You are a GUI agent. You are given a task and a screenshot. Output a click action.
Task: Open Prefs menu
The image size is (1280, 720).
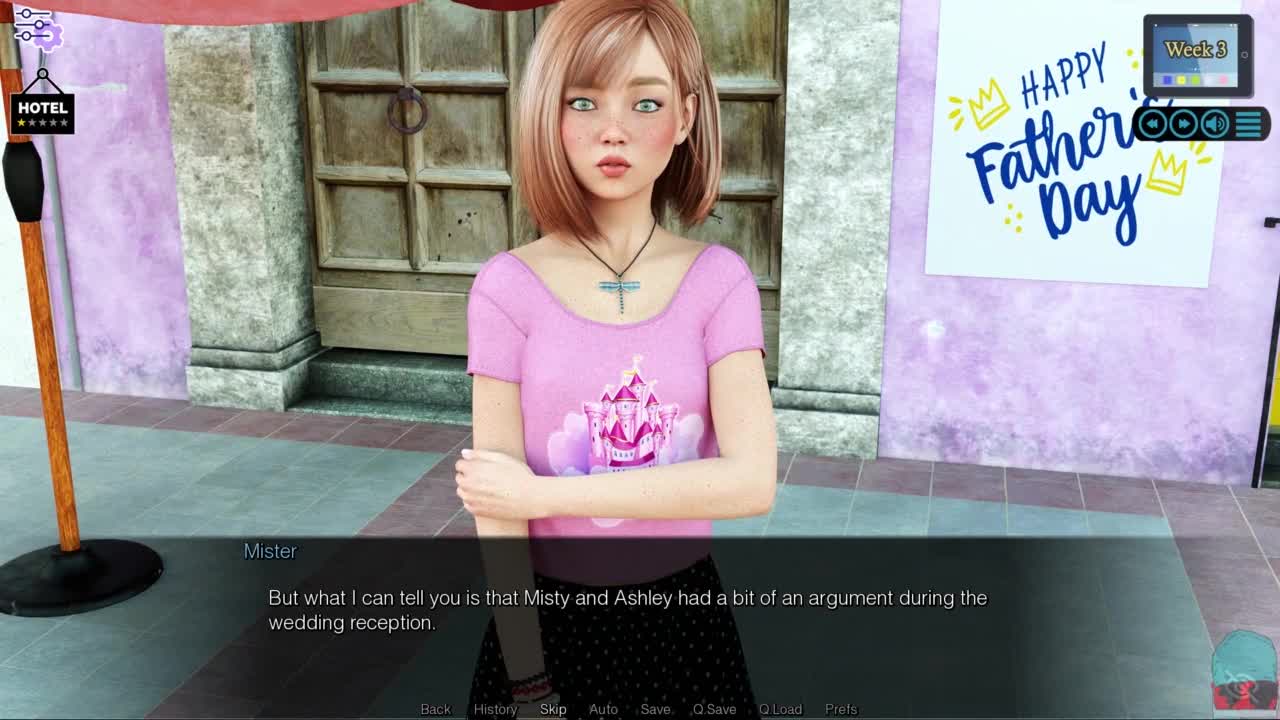841,709
